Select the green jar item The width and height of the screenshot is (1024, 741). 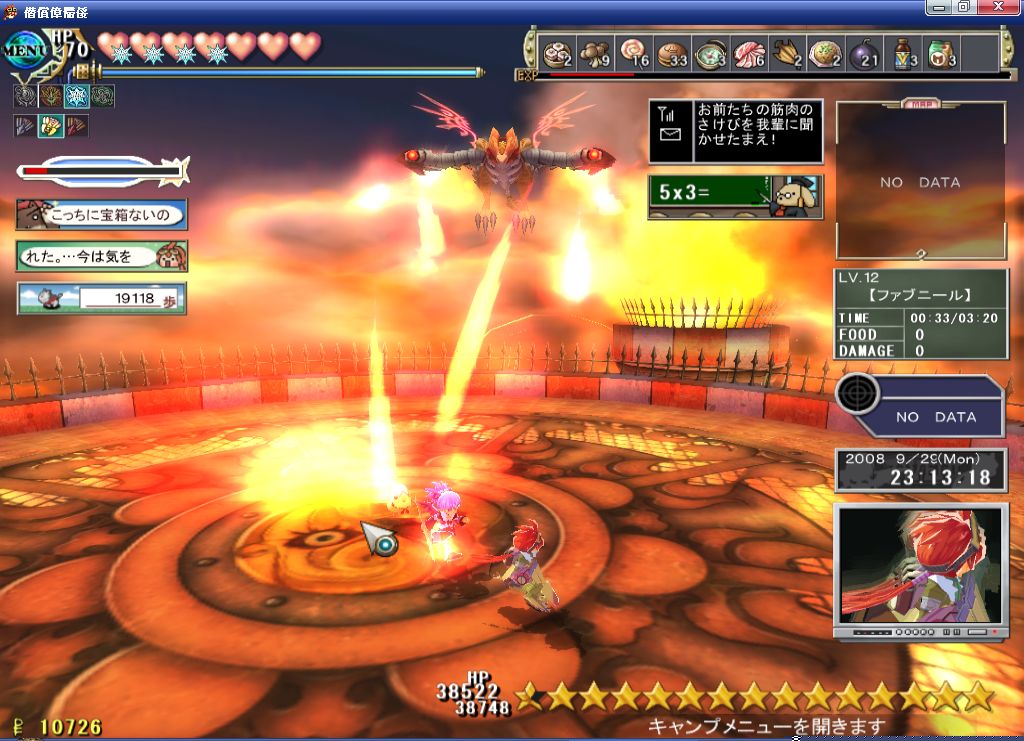904,54
